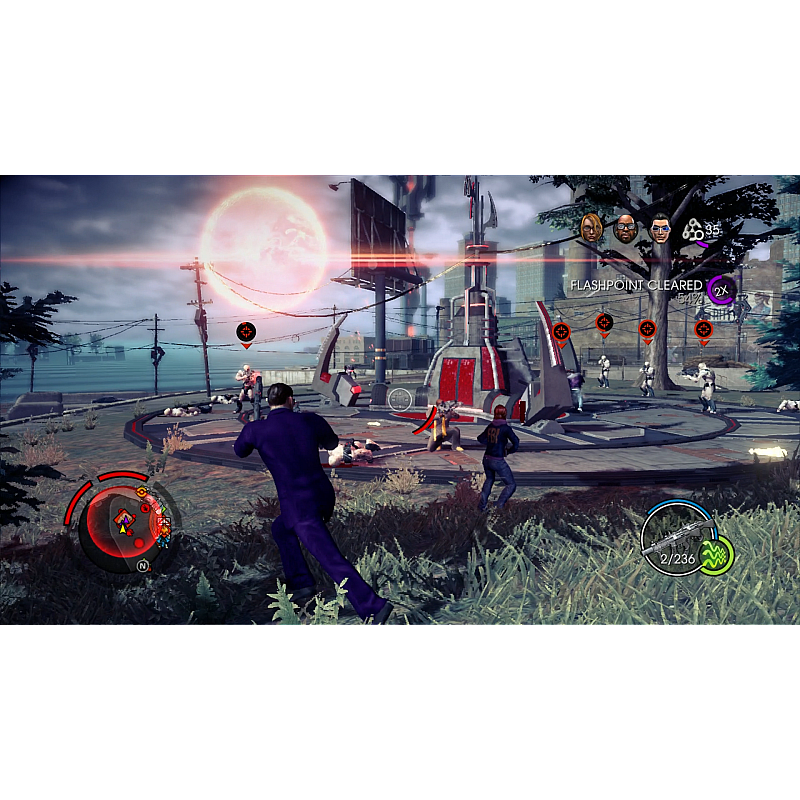Screen dimensions: 800x800
Task: Click the purple 2X multiplier ring
Action: point(720,290)
